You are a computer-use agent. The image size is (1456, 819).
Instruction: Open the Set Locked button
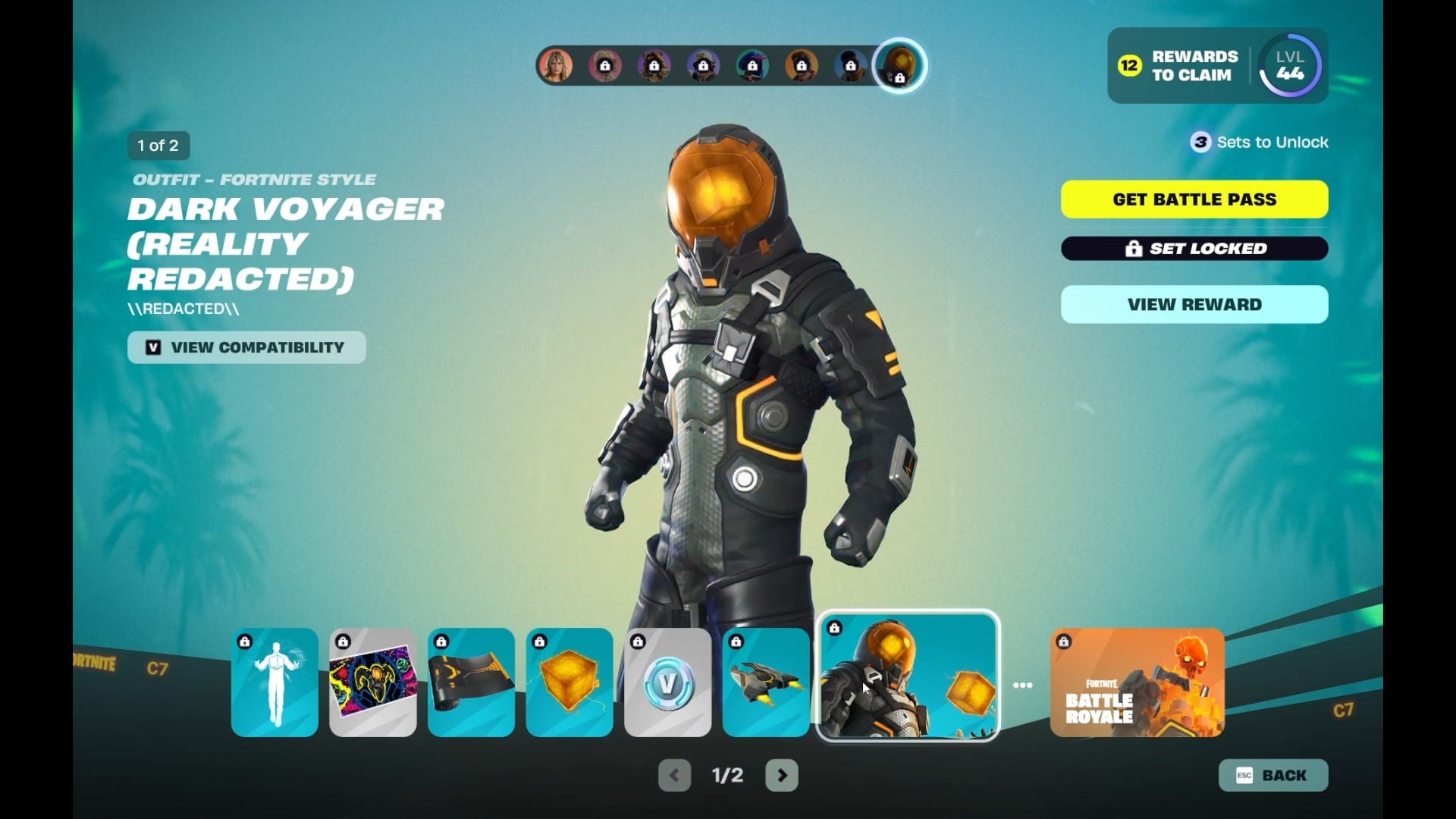1194,249
